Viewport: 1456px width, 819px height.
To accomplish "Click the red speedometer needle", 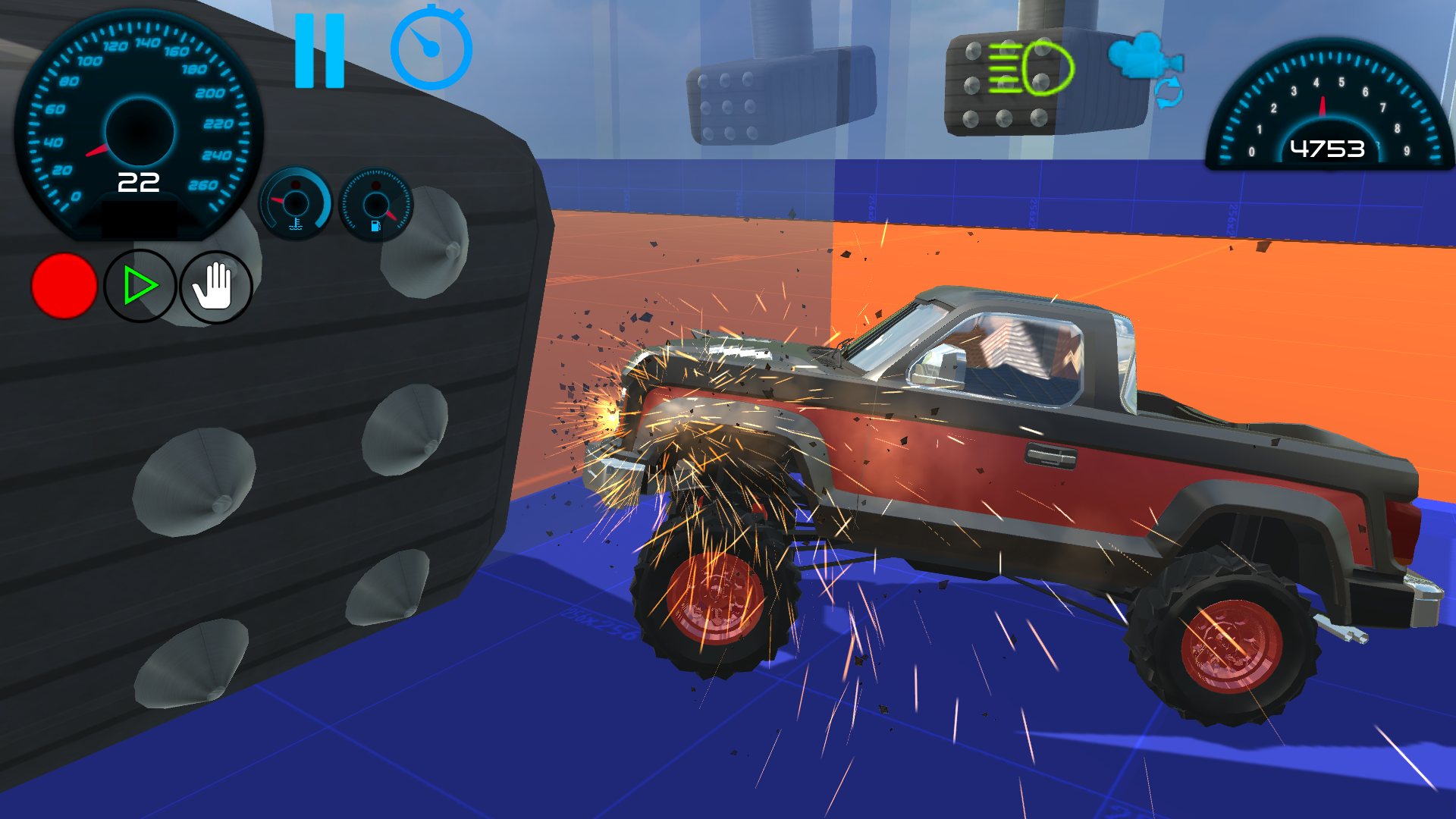I will tap(99, 152).
